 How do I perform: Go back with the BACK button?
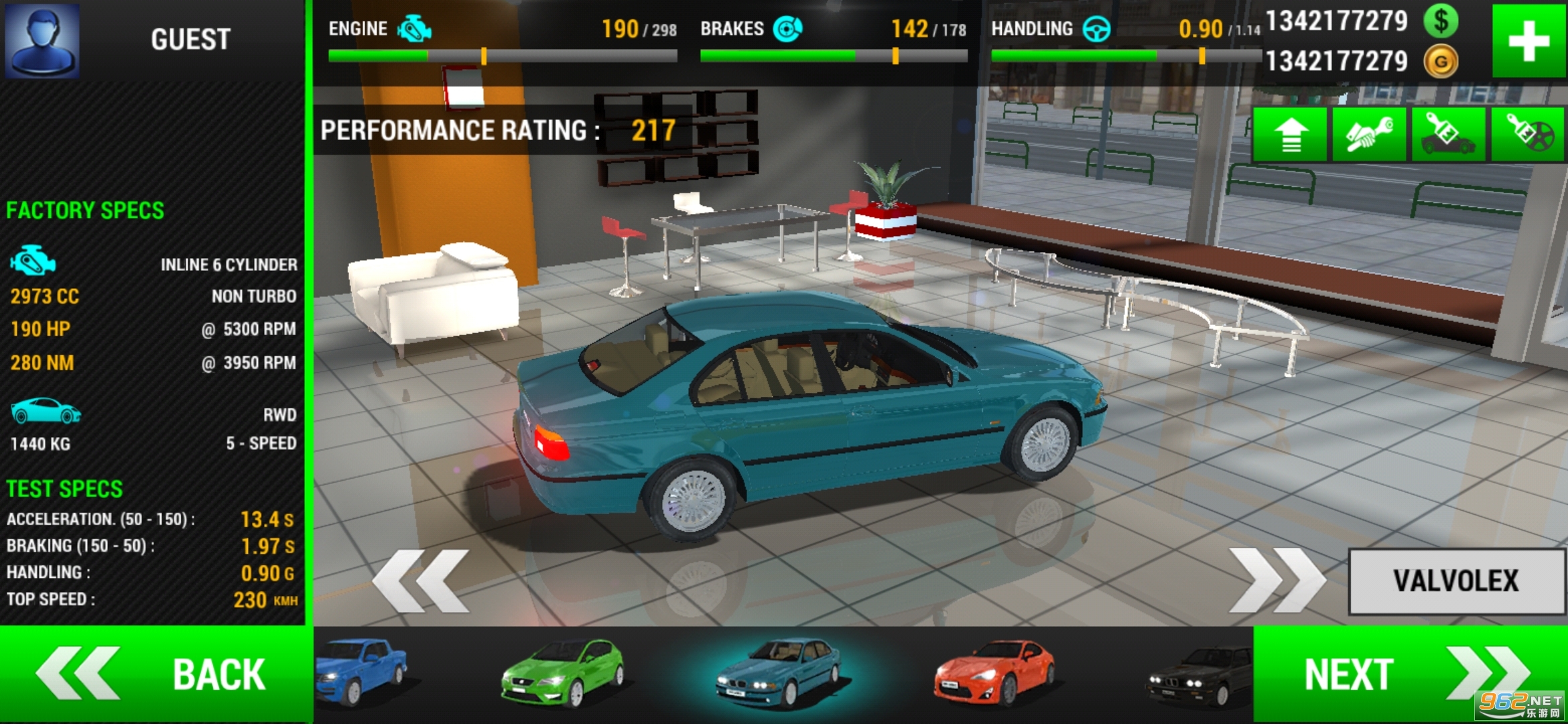point(154,674)
